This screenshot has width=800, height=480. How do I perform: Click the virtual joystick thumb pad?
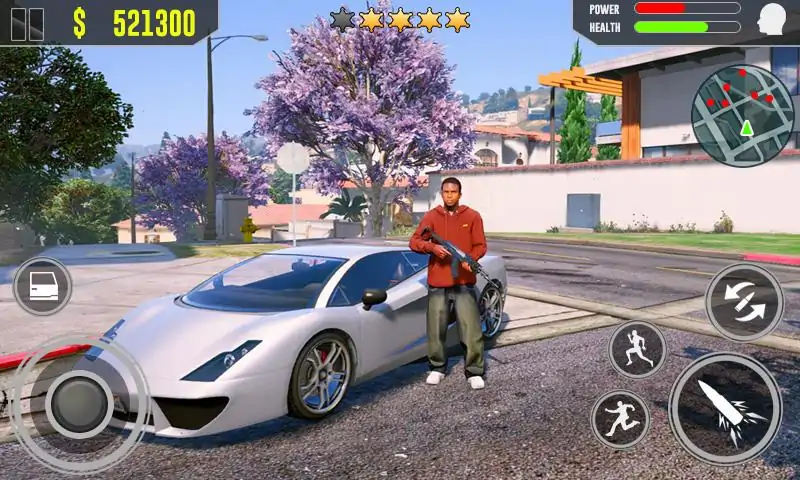78,403
